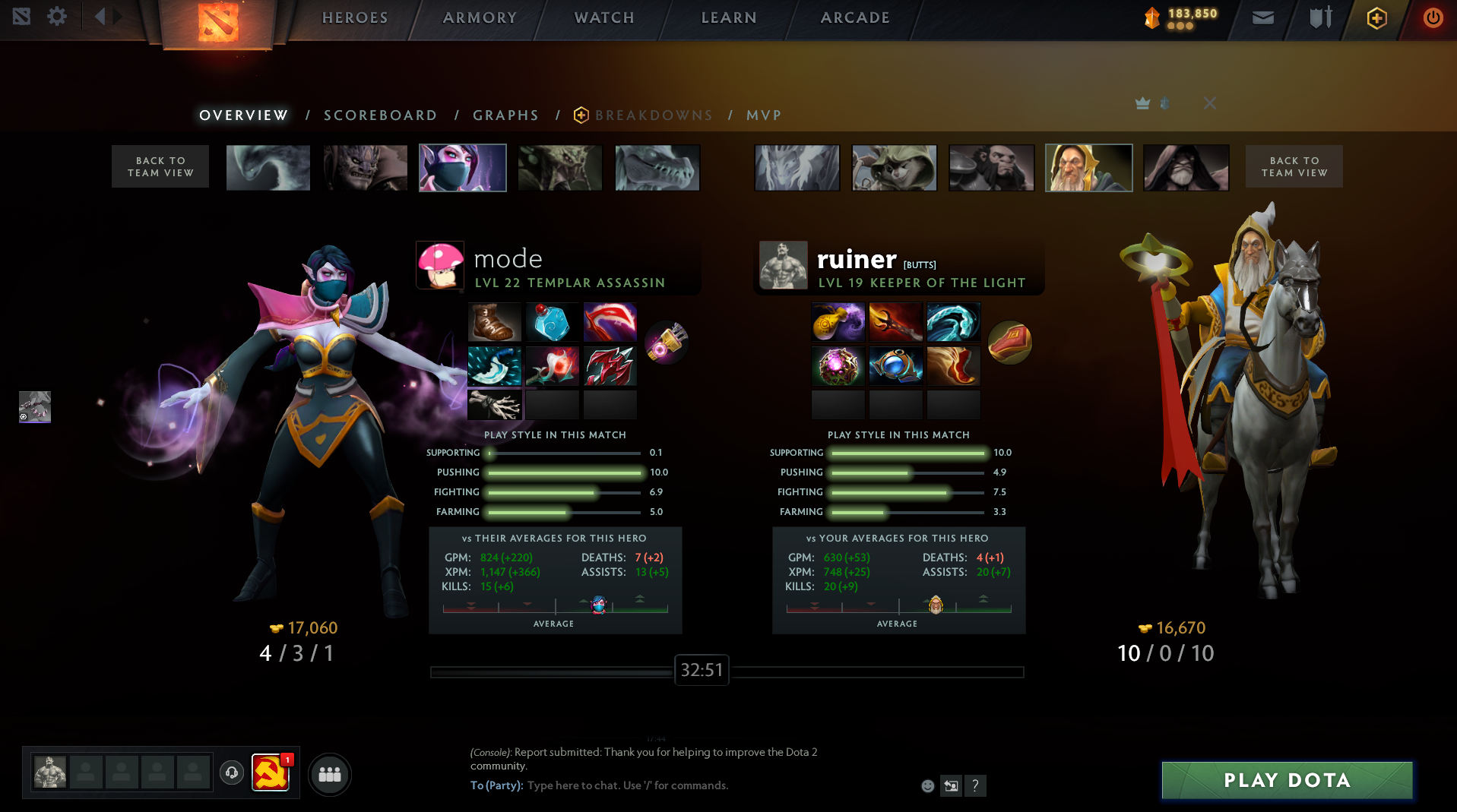Open the party group button
This screenshot has width=1457, height=812.
(329, 774)
